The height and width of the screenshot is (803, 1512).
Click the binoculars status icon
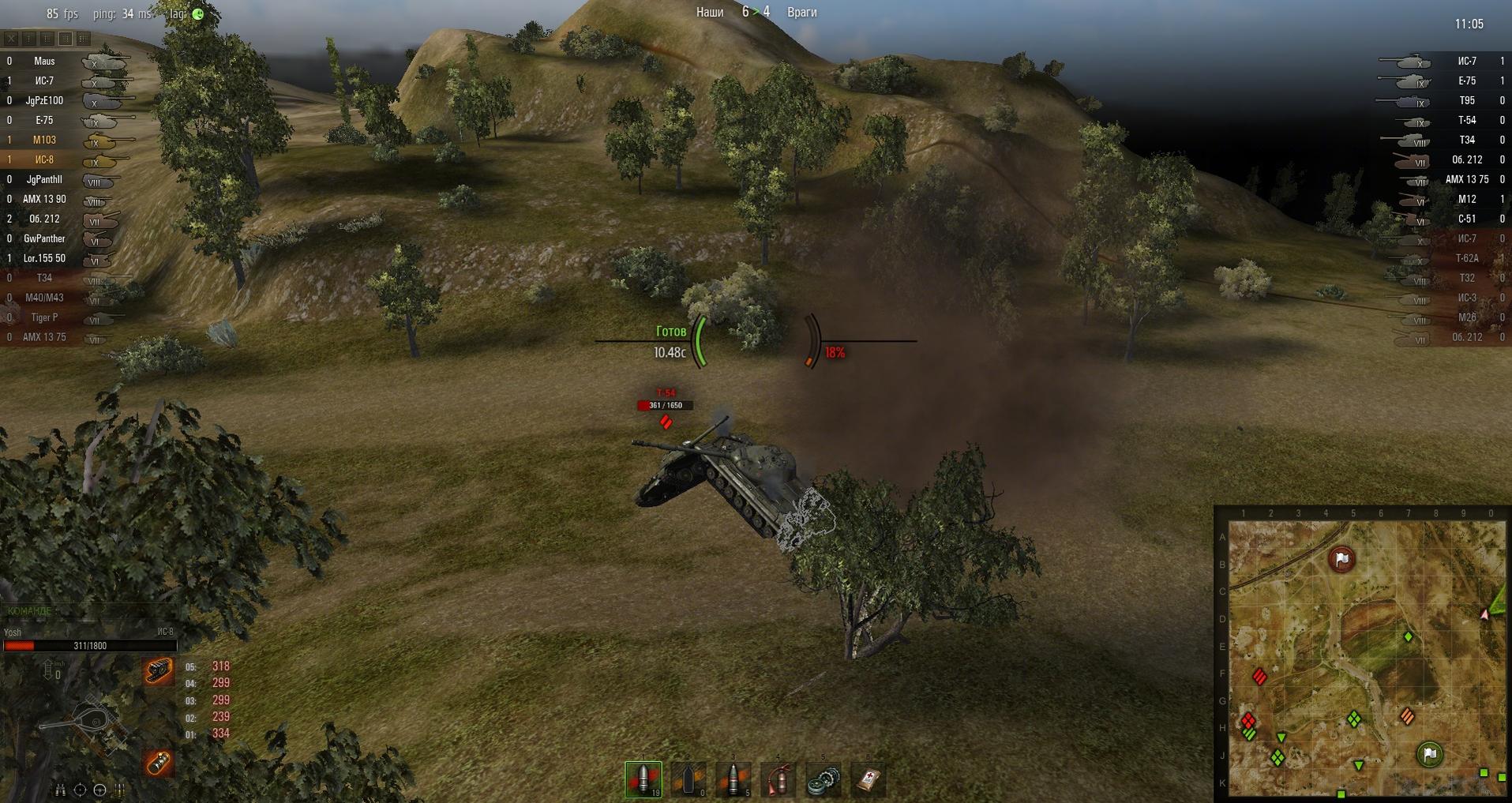coord(60,790)
